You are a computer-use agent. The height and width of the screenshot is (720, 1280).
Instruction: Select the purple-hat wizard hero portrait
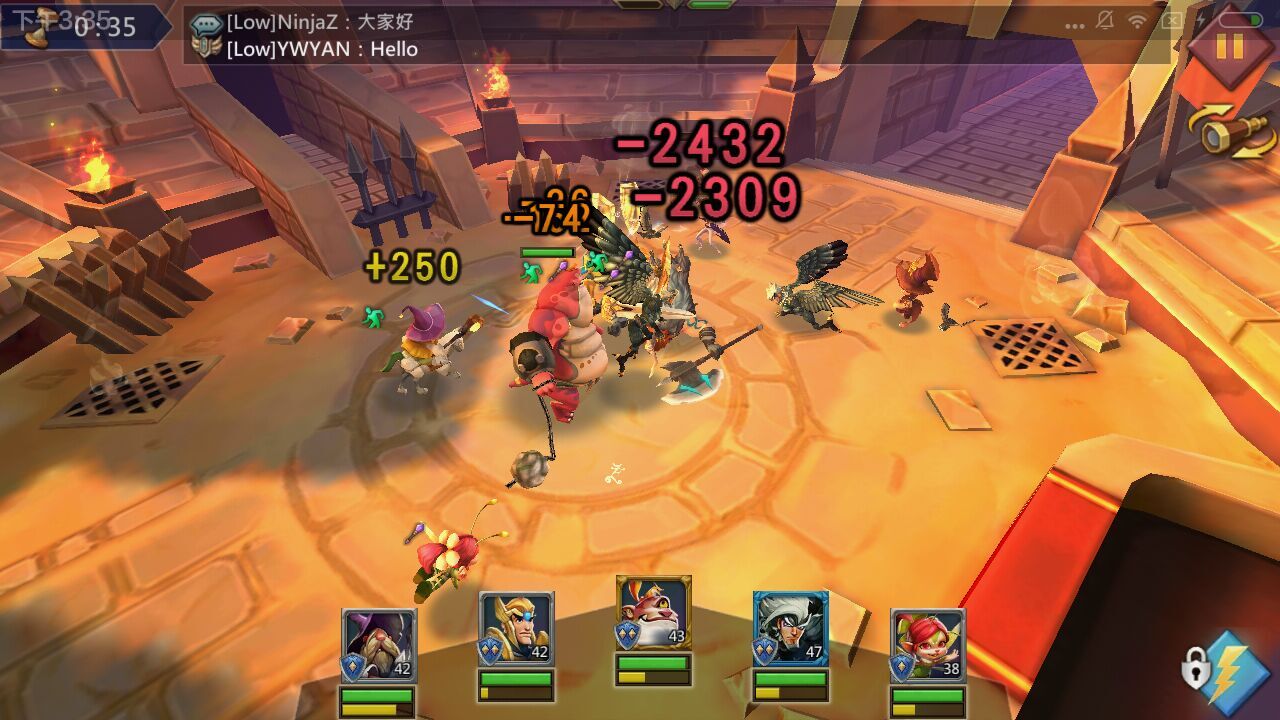379,645
